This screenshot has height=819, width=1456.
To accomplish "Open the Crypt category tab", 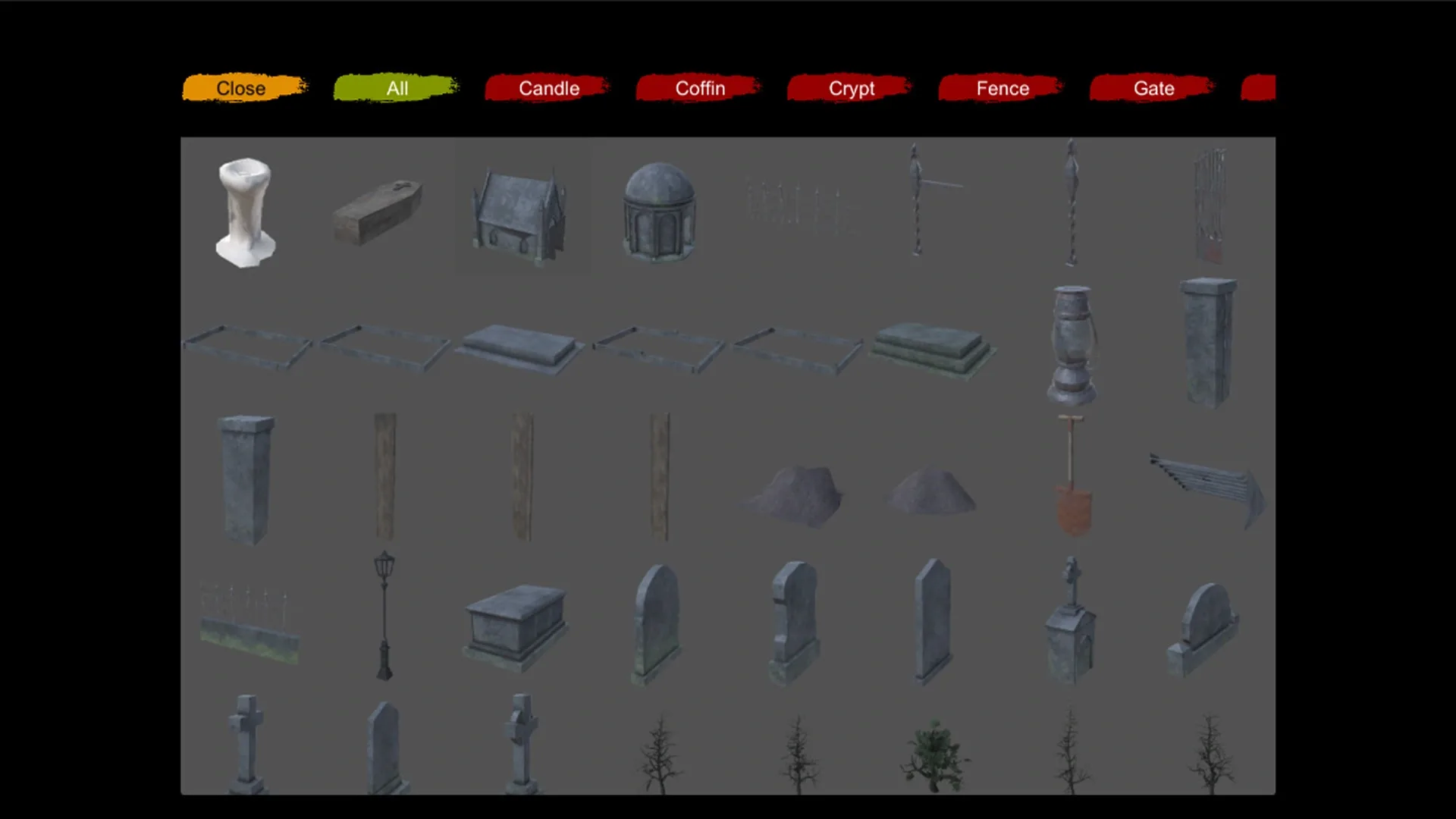I will (x=850, y=88).
